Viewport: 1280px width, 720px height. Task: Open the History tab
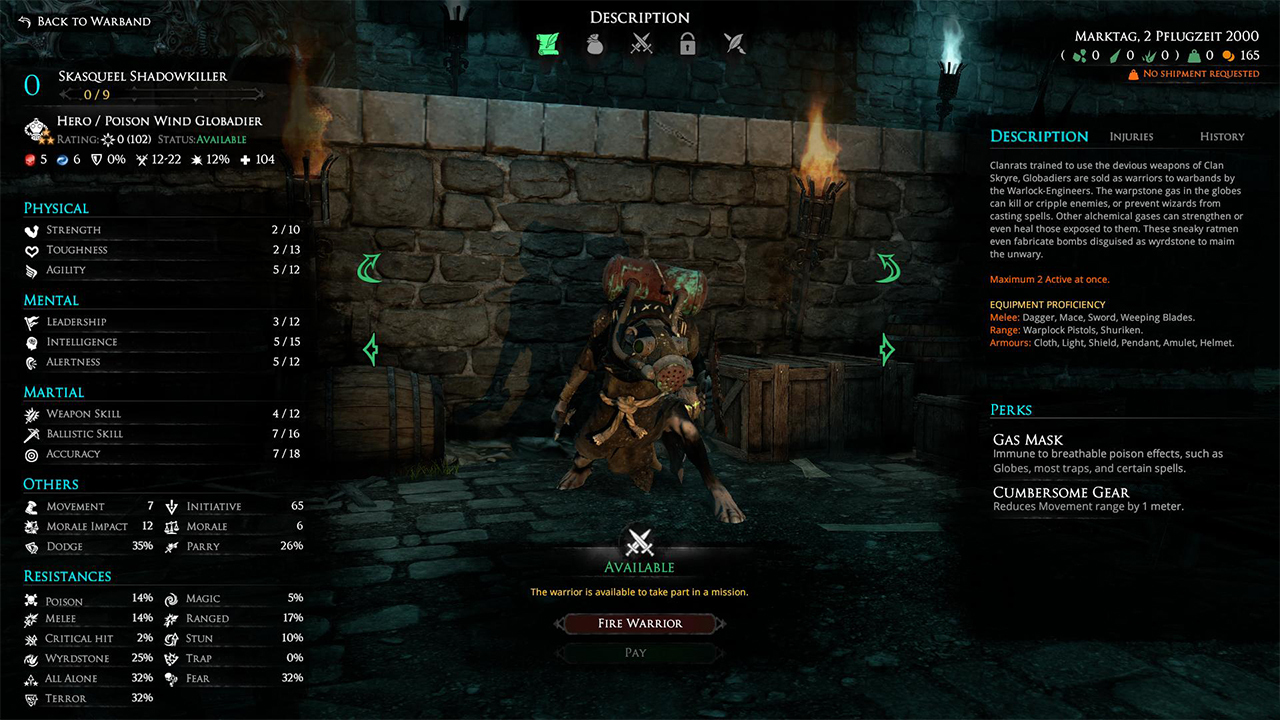(x=1221, y=136)
